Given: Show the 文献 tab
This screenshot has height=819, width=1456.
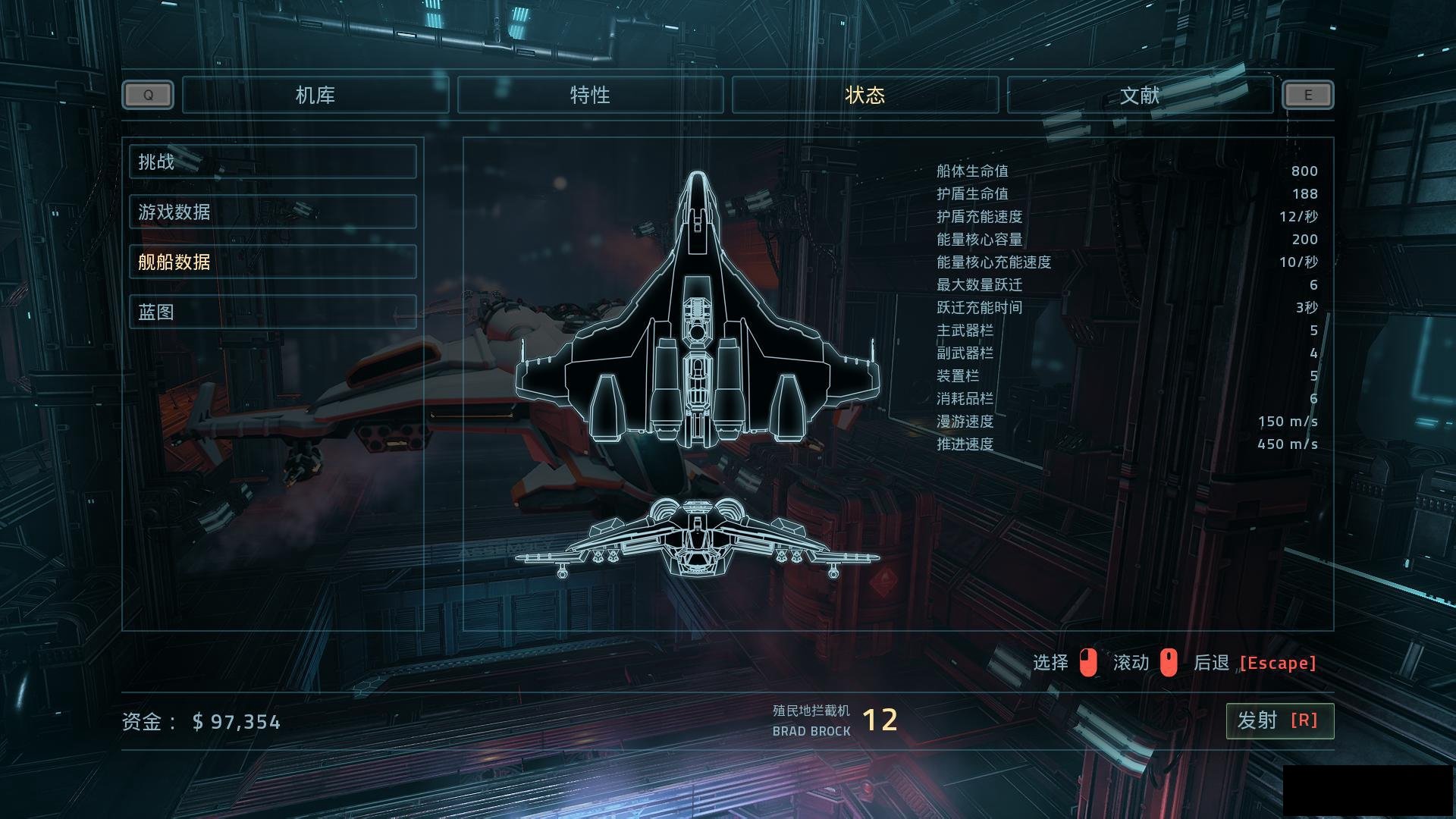Looking at the screenshot, I should coord(1140,95).
